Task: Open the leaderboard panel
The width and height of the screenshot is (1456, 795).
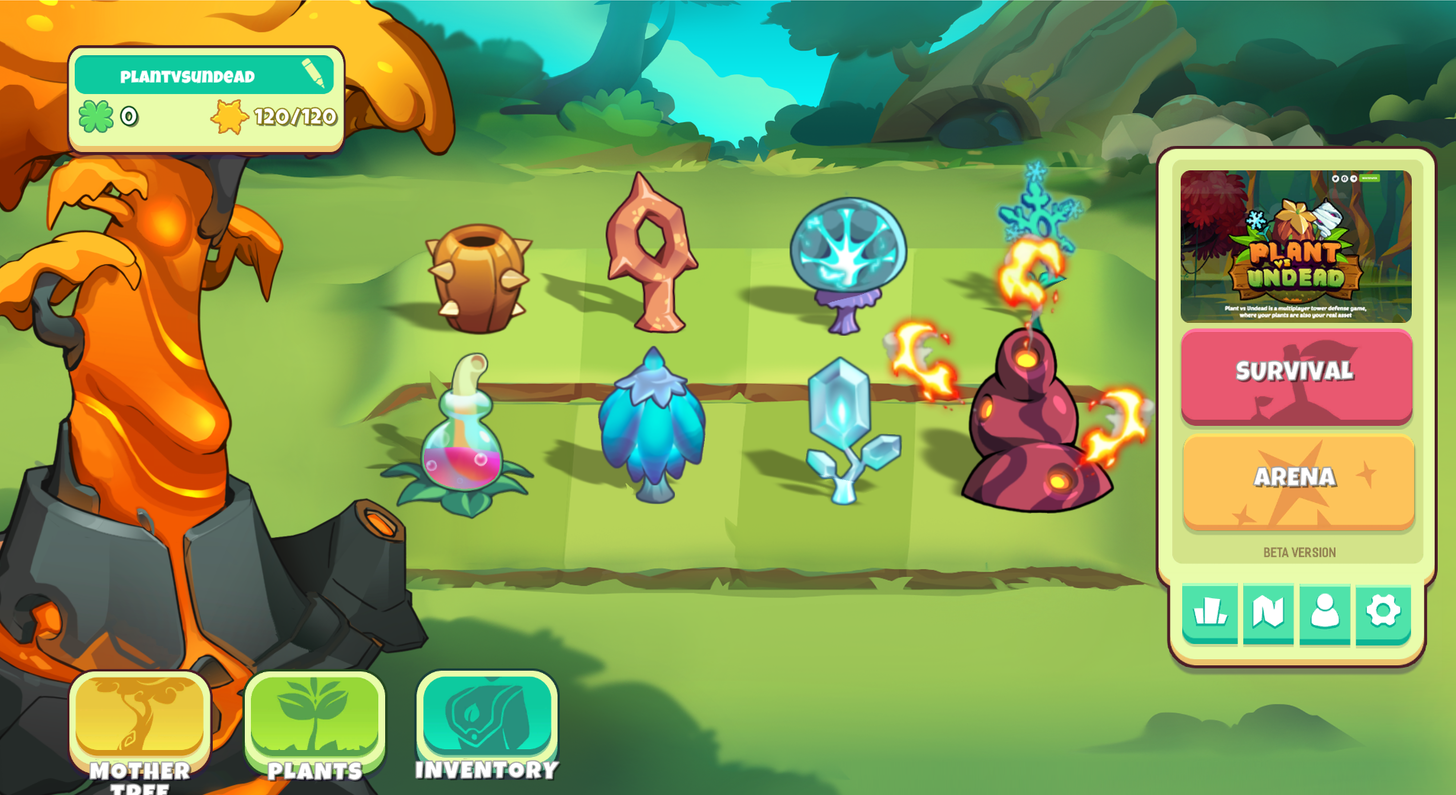Action: [1208, 614]
